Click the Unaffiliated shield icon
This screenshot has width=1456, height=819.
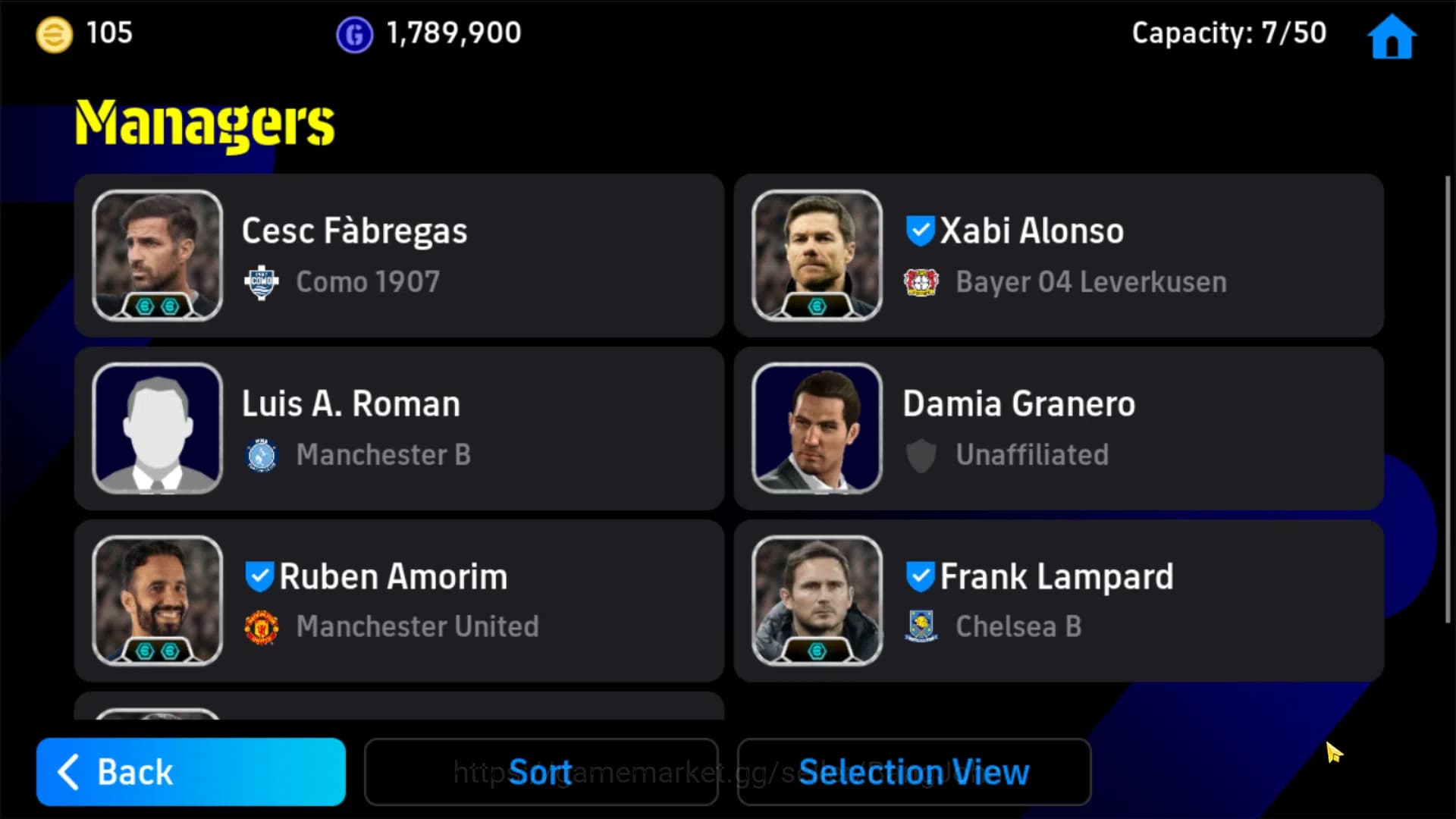[922, 455]
